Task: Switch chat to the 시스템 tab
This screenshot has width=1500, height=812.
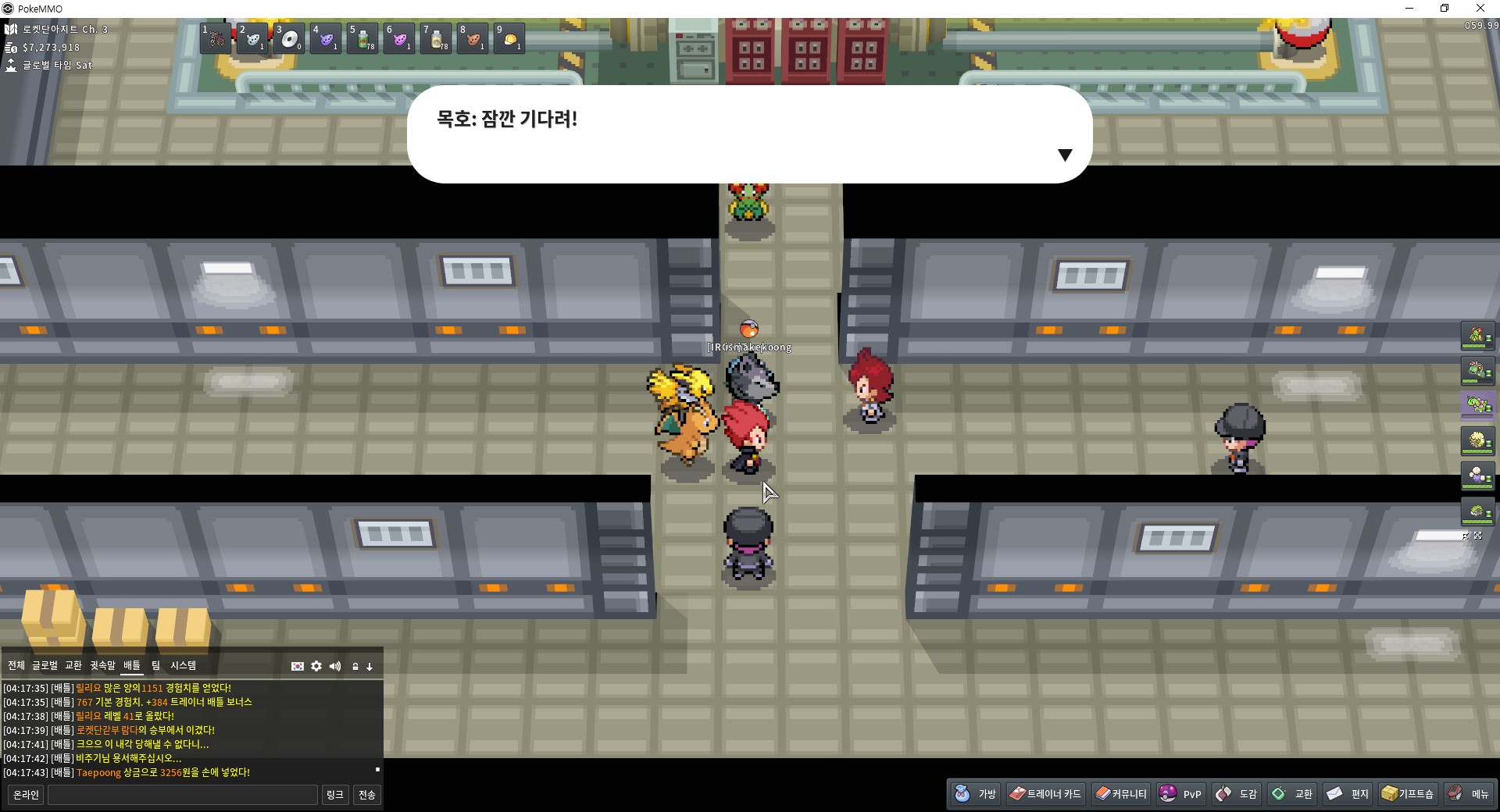Action: tap(184, 665)
